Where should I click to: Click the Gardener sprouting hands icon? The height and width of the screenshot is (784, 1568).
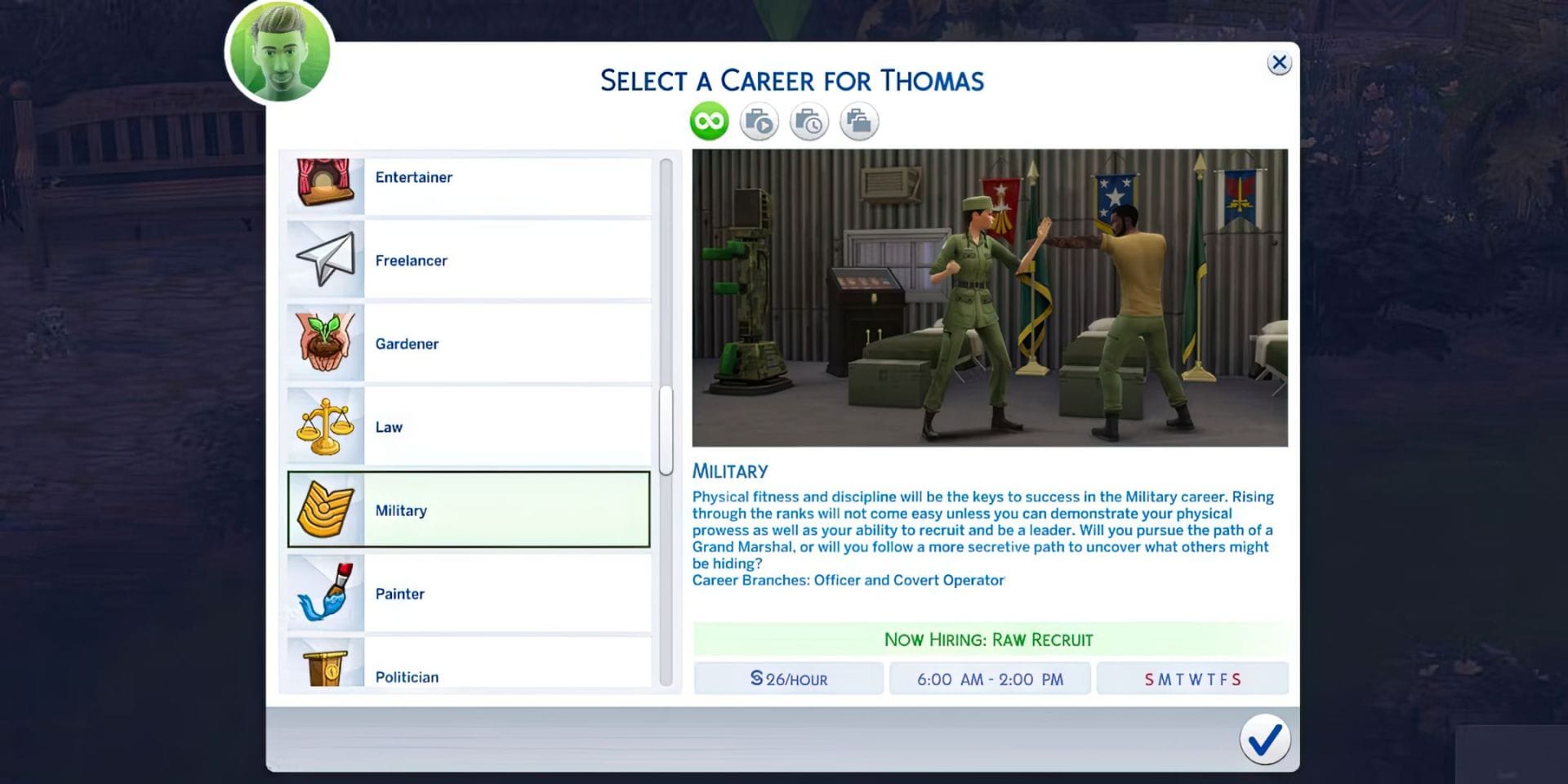click(325, 343)
